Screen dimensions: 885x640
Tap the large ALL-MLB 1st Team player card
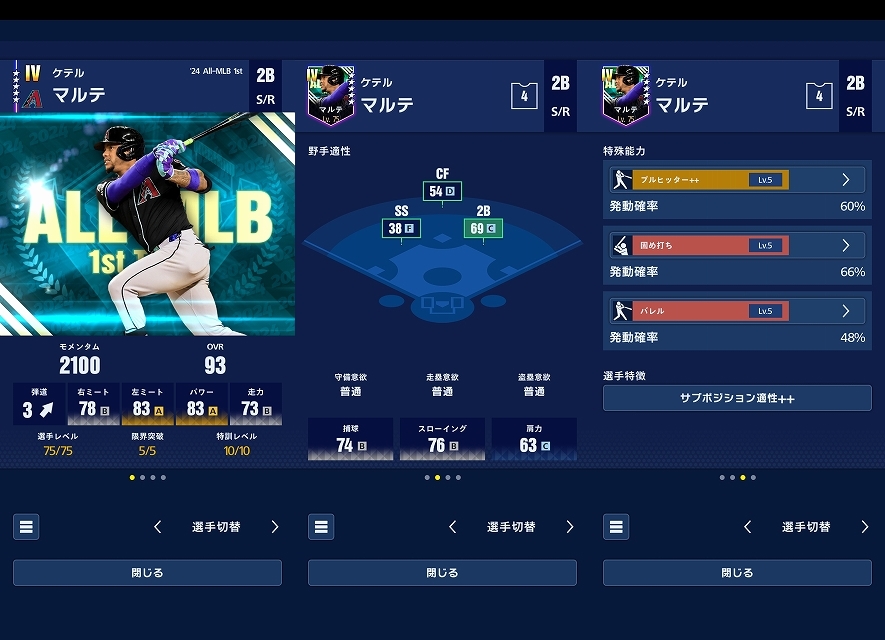(147, 223)
